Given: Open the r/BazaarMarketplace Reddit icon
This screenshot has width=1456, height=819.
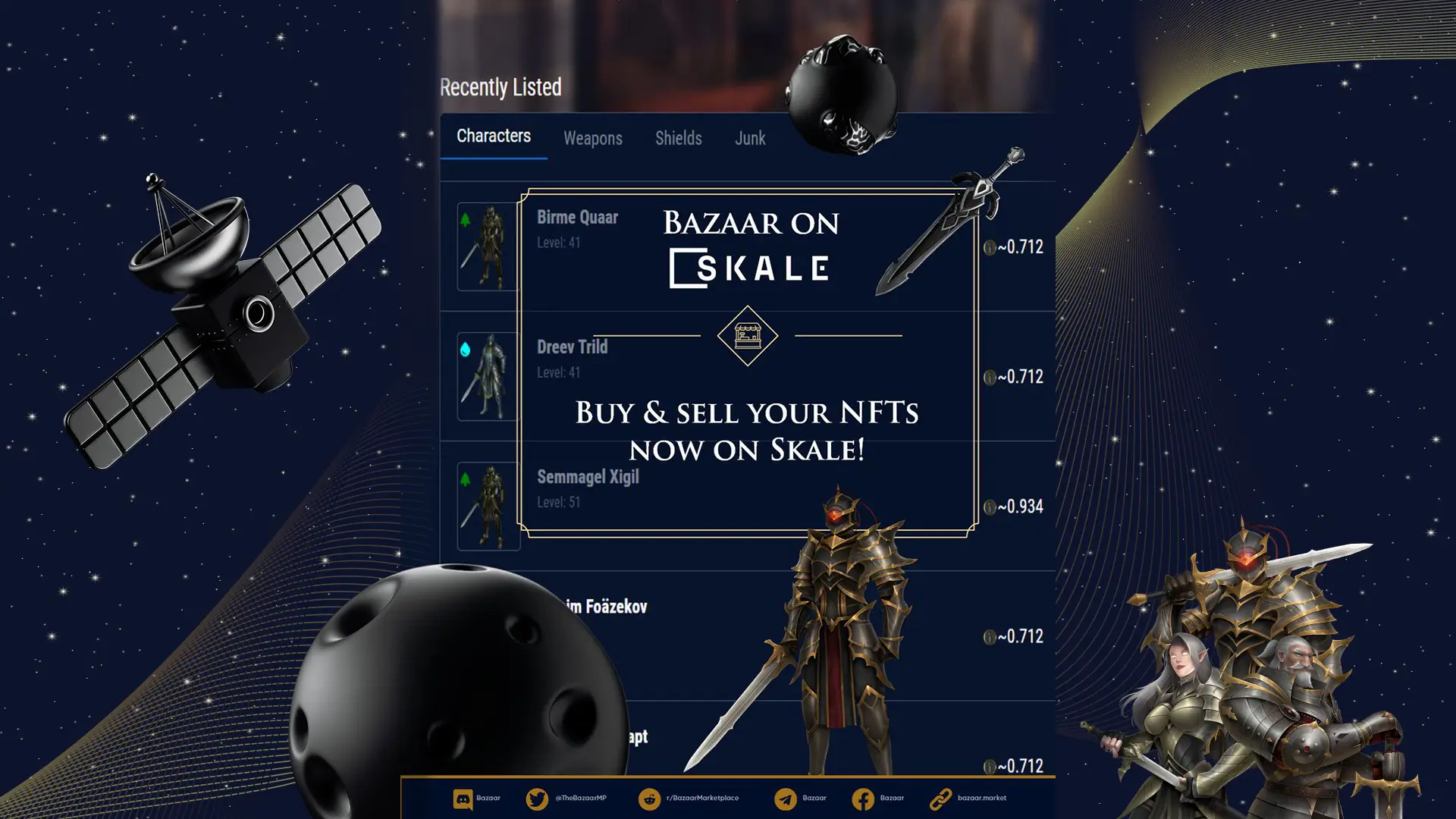Looking at the screenshot, I should click(x=651, y=798).
